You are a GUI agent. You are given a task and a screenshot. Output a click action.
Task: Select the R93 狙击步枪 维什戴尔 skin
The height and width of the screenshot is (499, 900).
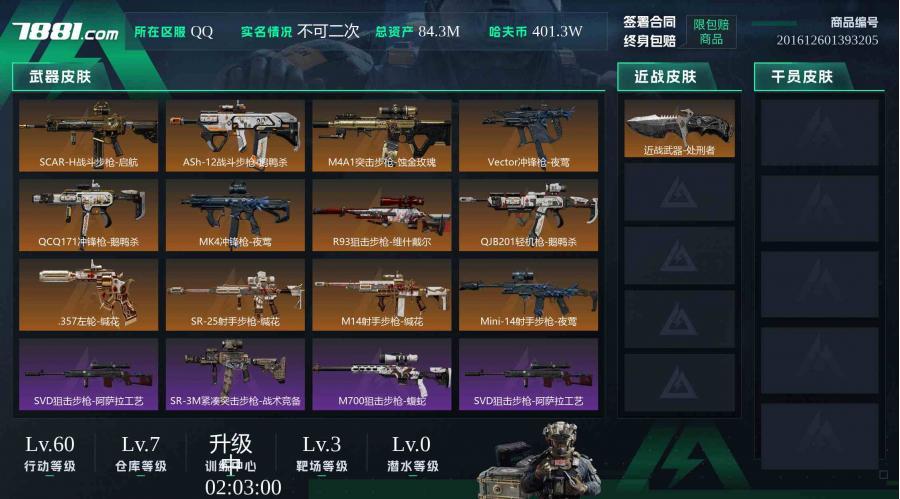[x=382, y=215]
